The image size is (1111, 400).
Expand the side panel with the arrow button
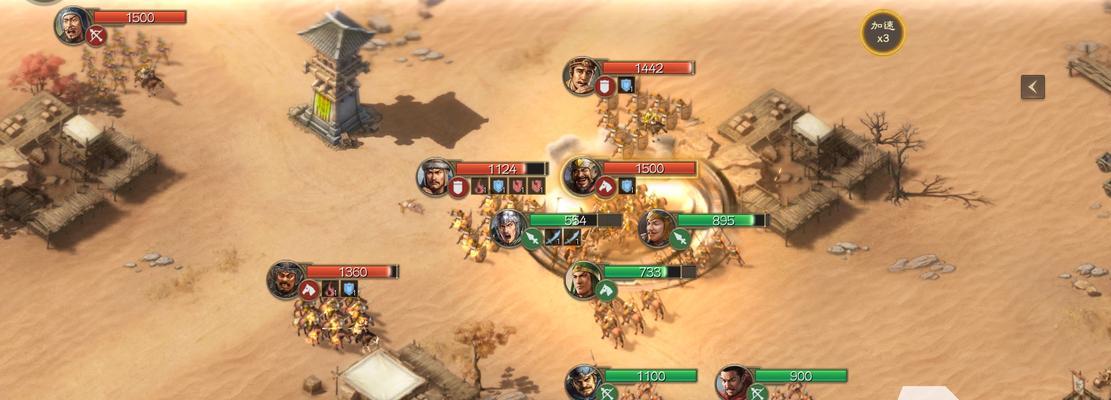click(x=1032, y=87)
